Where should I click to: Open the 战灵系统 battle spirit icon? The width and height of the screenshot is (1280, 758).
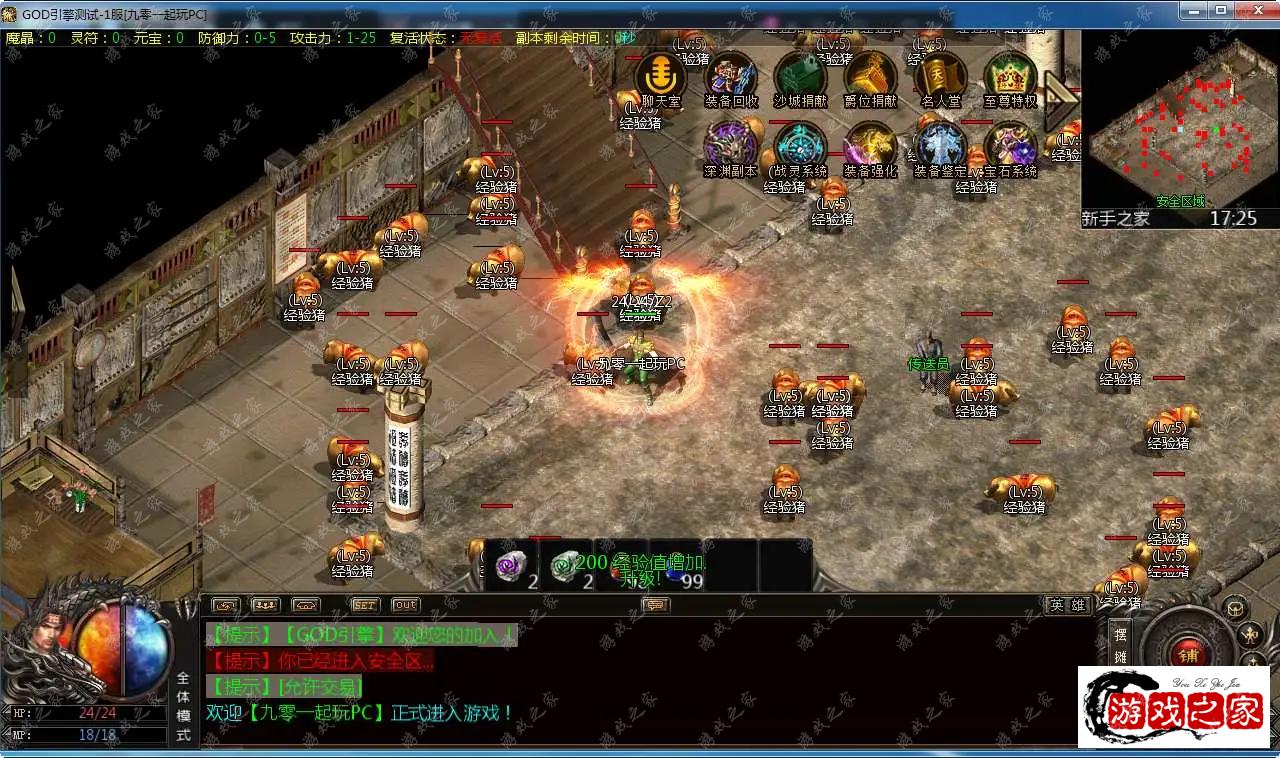(801, 146)
